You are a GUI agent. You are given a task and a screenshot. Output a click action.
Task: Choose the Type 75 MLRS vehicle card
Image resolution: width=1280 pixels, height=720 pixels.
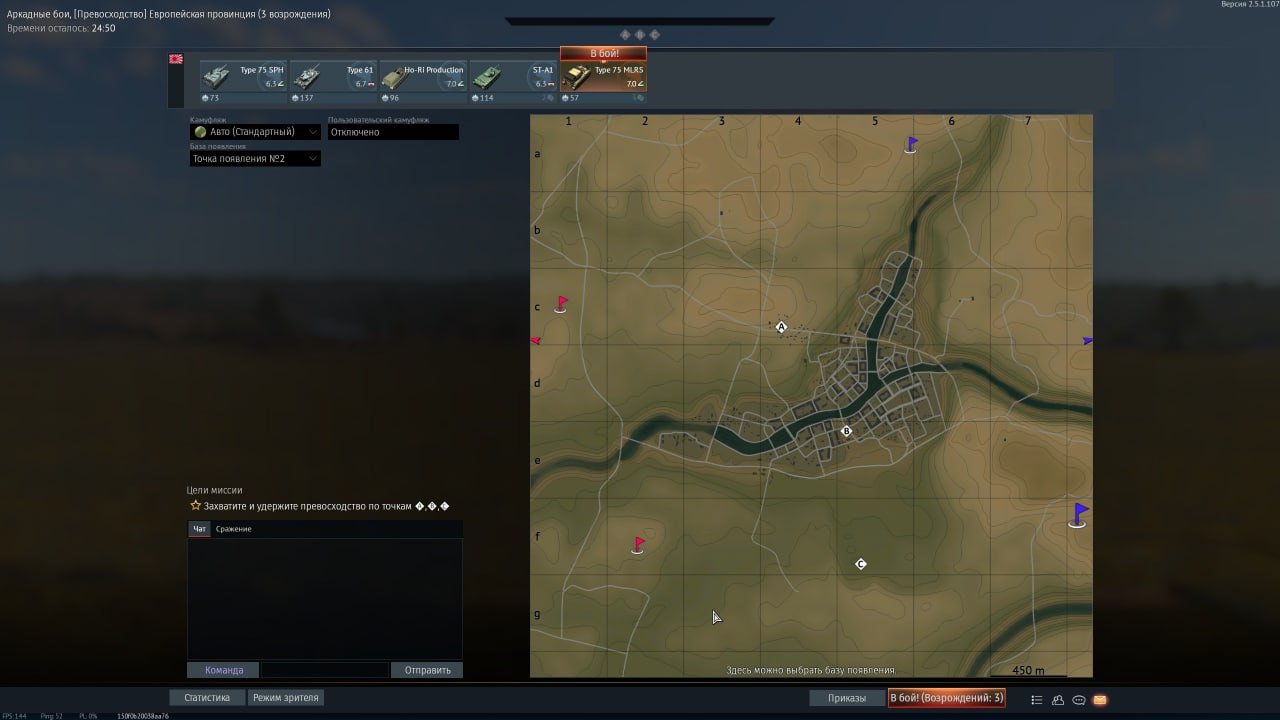pos(603,78)
